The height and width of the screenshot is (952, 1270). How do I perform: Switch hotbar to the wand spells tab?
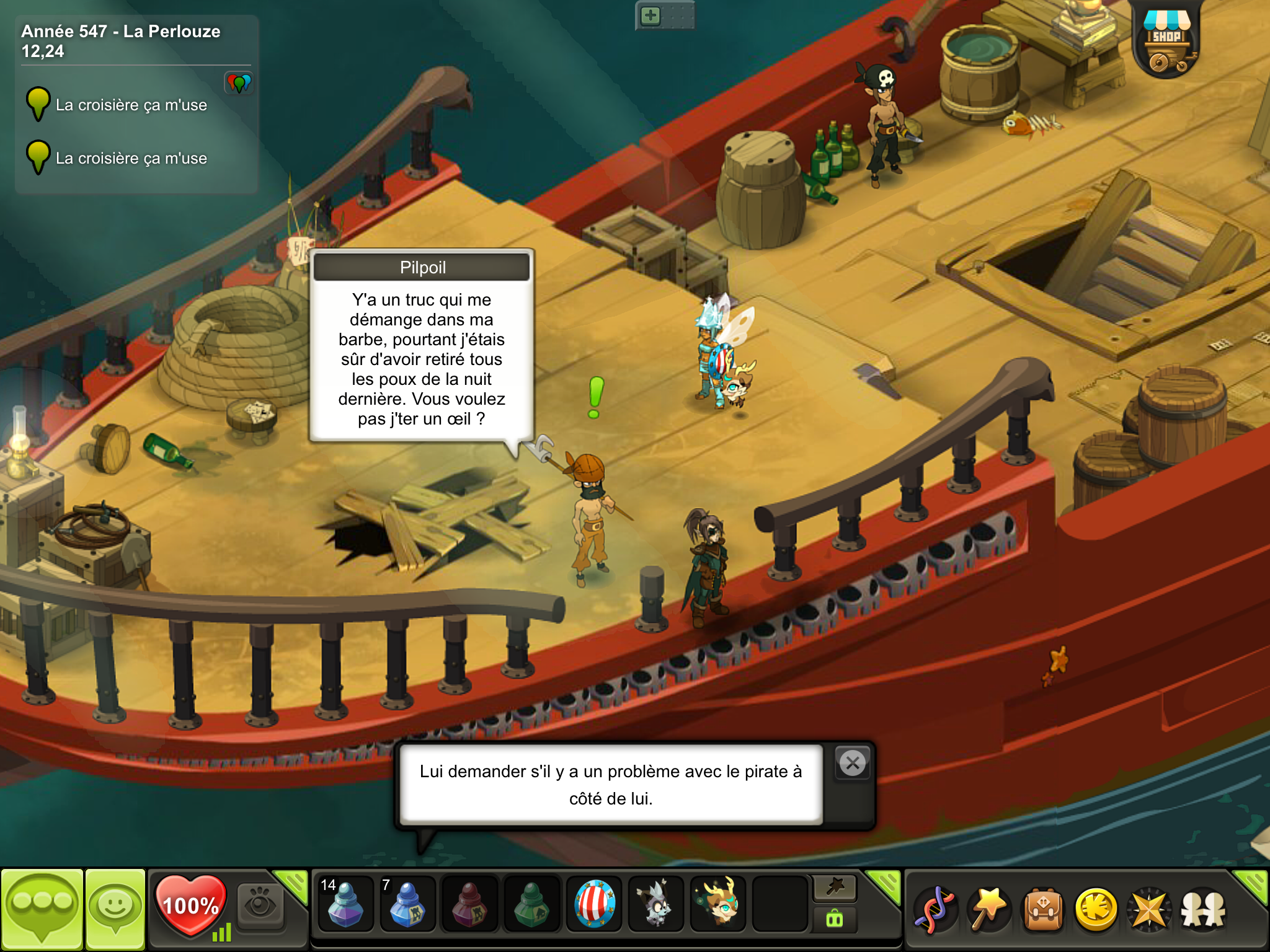(835, 888)
